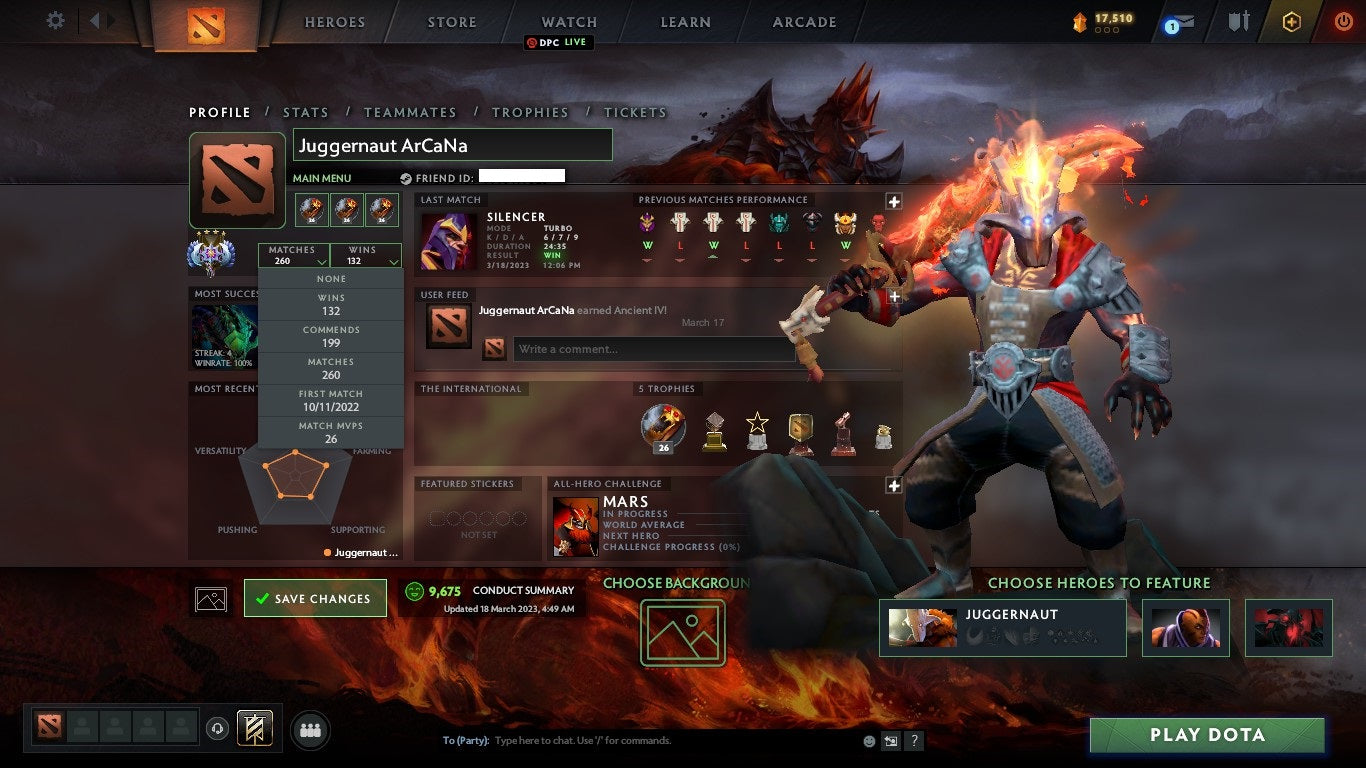Select the star trophy in trophies row

point(757,428)
